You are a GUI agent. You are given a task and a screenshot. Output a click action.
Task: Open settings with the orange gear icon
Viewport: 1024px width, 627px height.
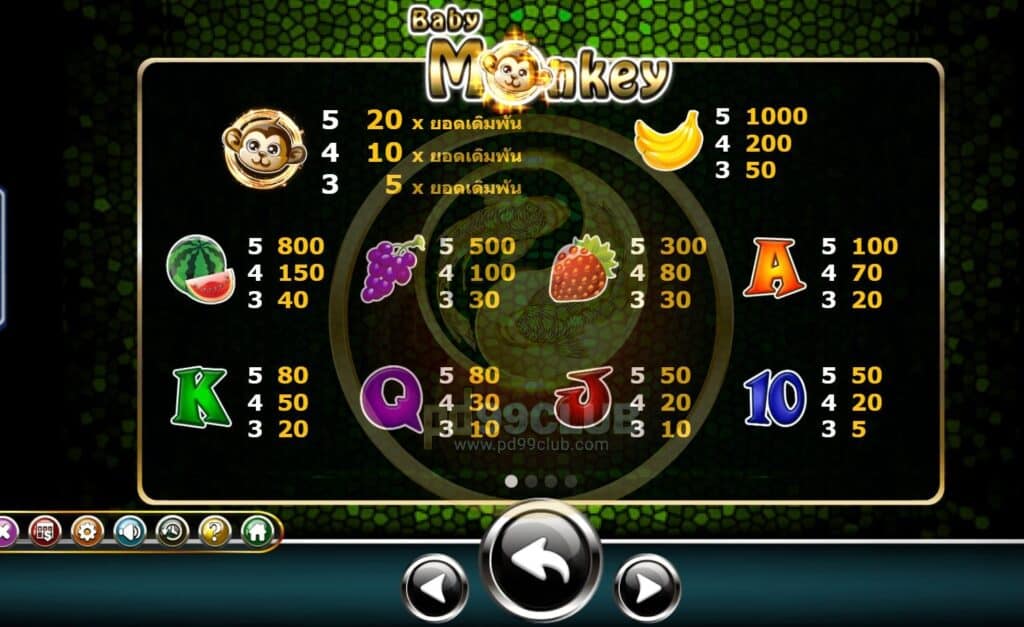[87, 531]
